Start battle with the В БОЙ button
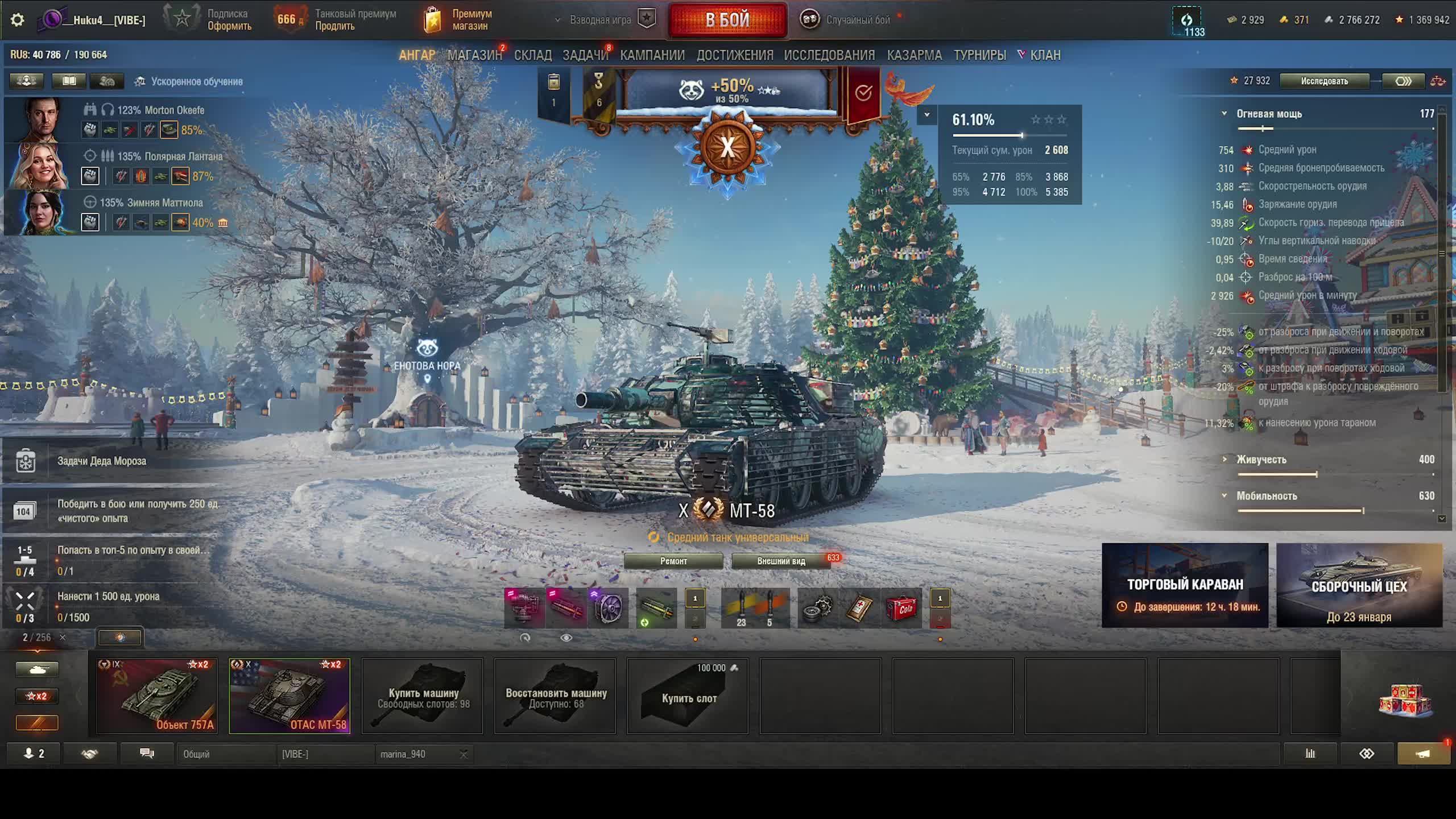 [727, 20]
